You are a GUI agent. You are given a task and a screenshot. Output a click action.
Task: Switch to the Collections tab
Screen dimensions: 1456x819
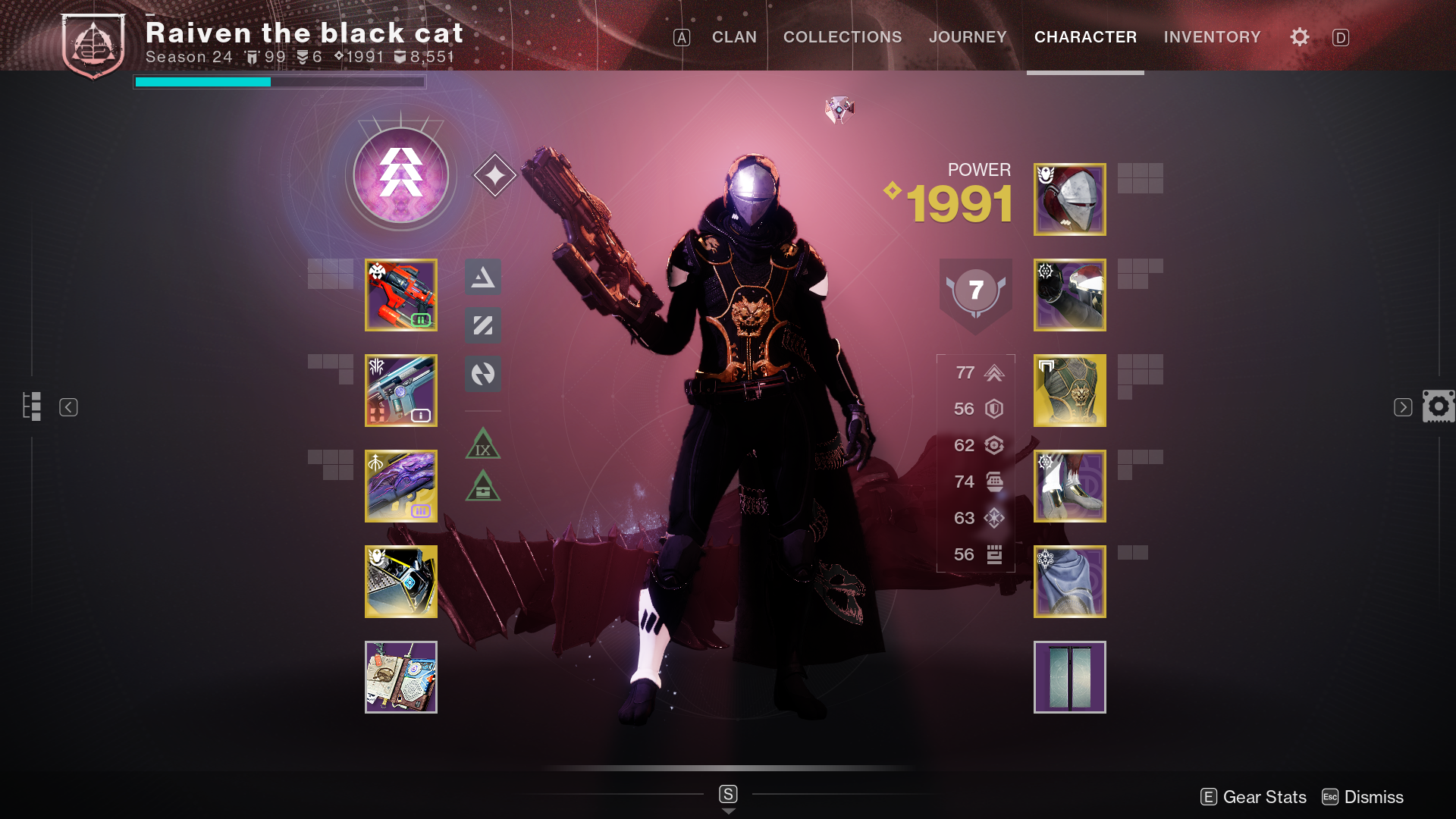(842, 37)
